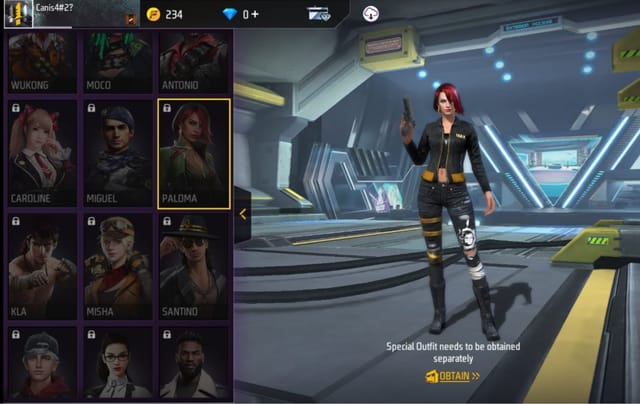Select the Misha character tile
Image resolution: width=640 pixels, height=404 pixels.
pyautogui.click(x=116, y=266)
